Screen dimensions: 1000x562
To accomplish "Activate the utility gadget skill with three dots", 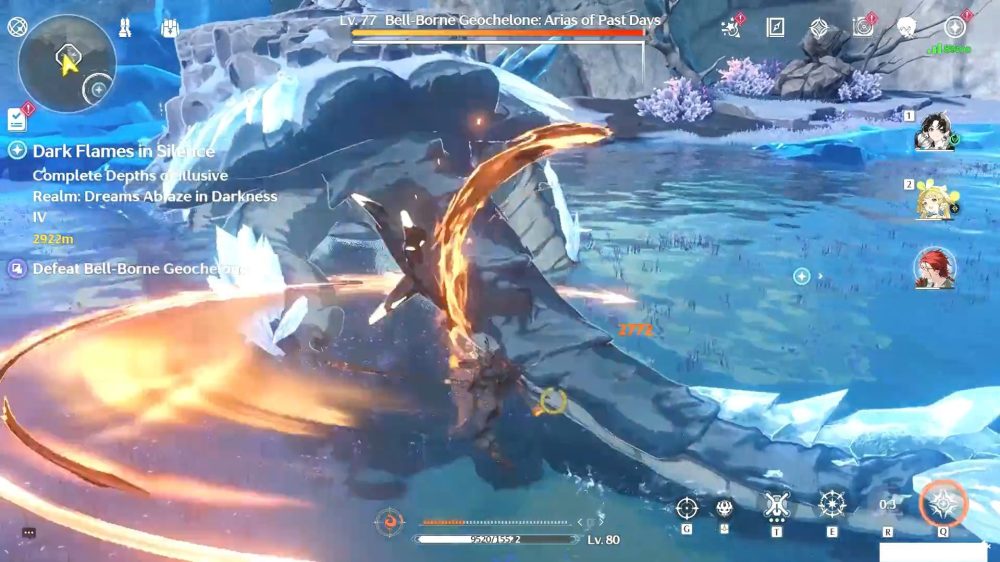I will [x=776, y=505].
